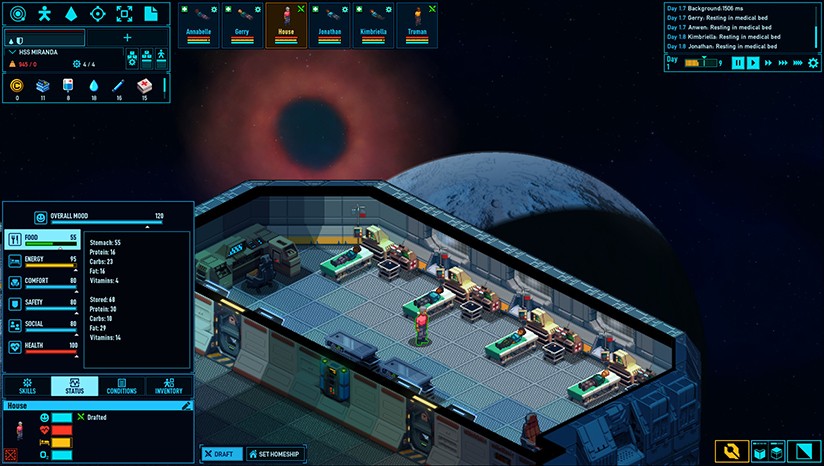Select Kimbriella's crew portrait
This screenshot has width=824, height=466.
pos(373,23)
